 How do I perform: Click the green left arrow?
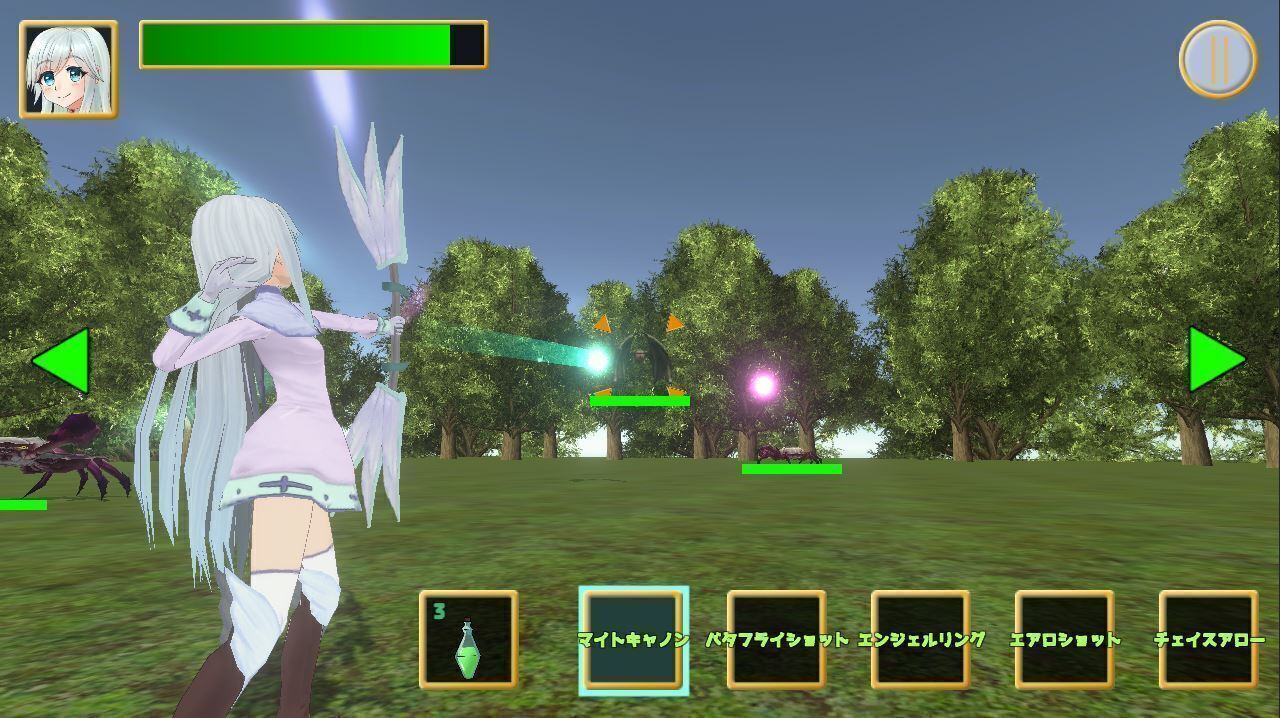(62, 360)
